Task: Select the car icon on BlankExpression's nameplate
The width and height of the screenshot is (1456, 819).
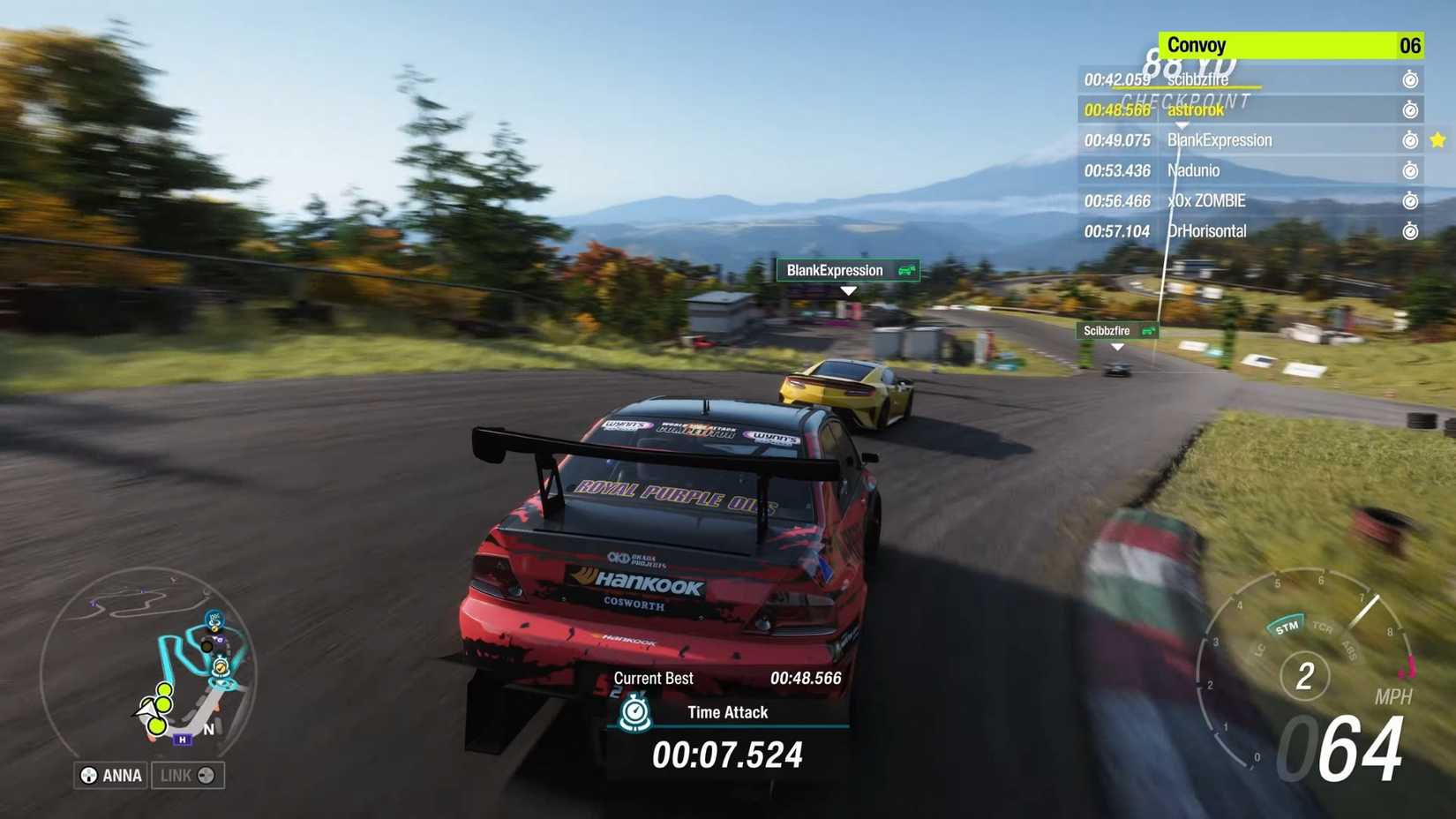Action: click(904, 270)
